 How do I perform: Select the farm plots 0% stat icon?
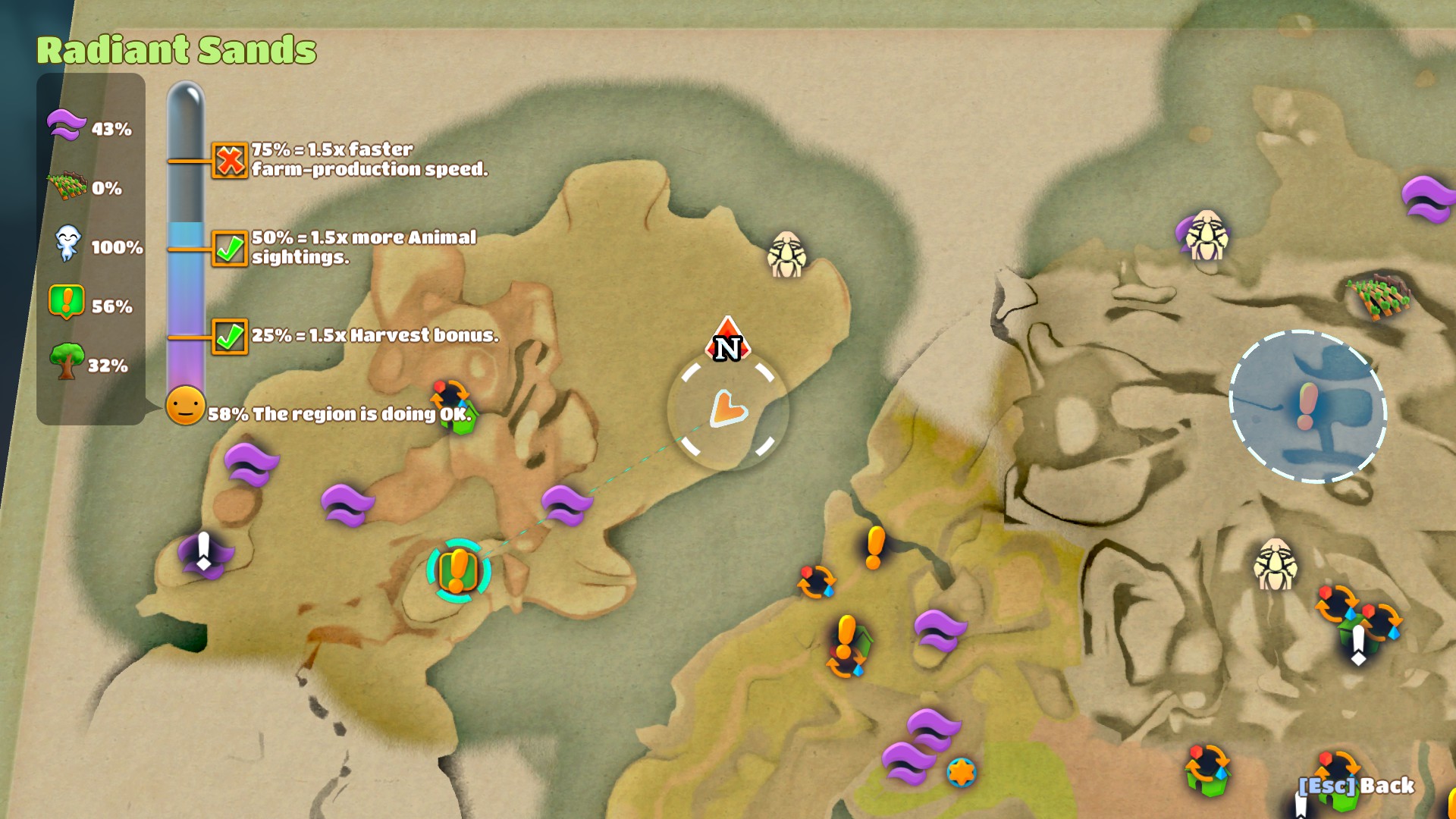(67, 186)
